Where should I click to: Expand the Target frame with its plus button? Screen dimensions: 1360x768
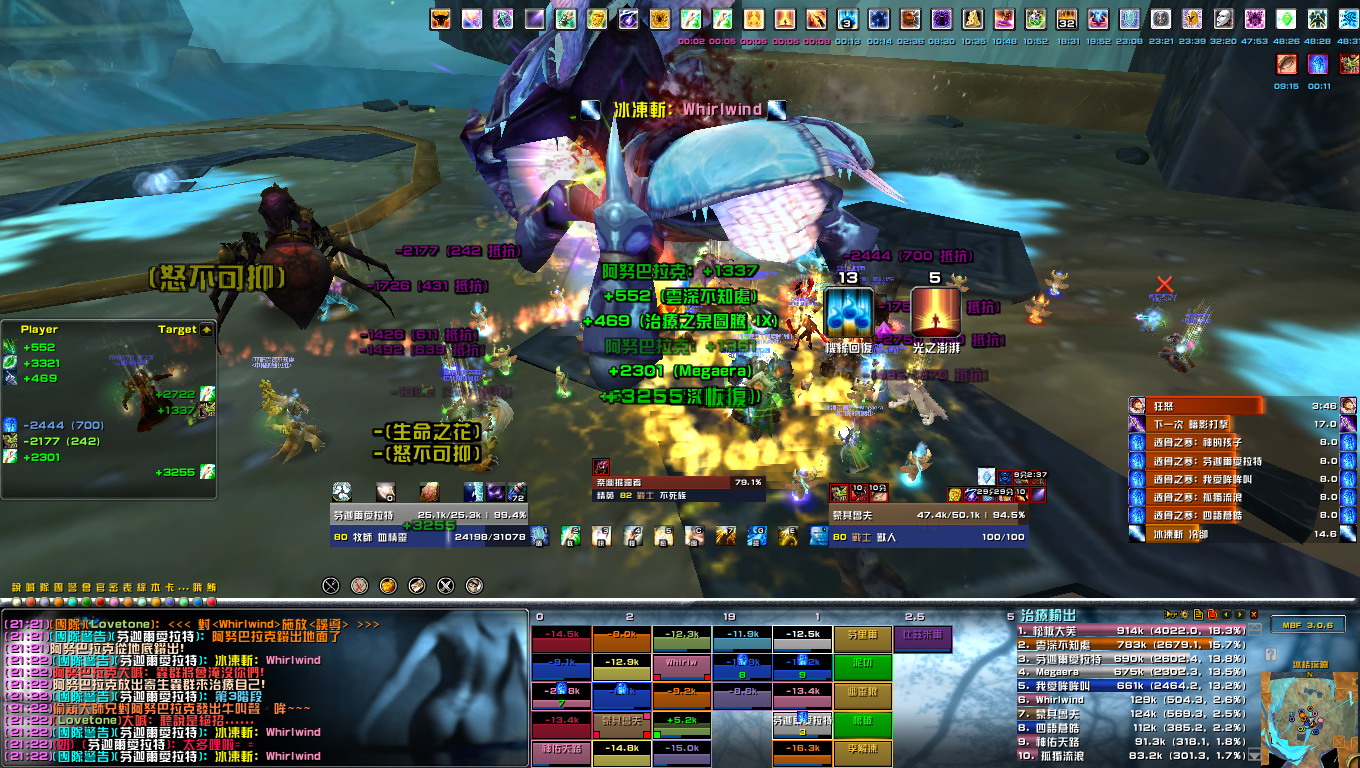pyautogui.click(x=206, y=330)
